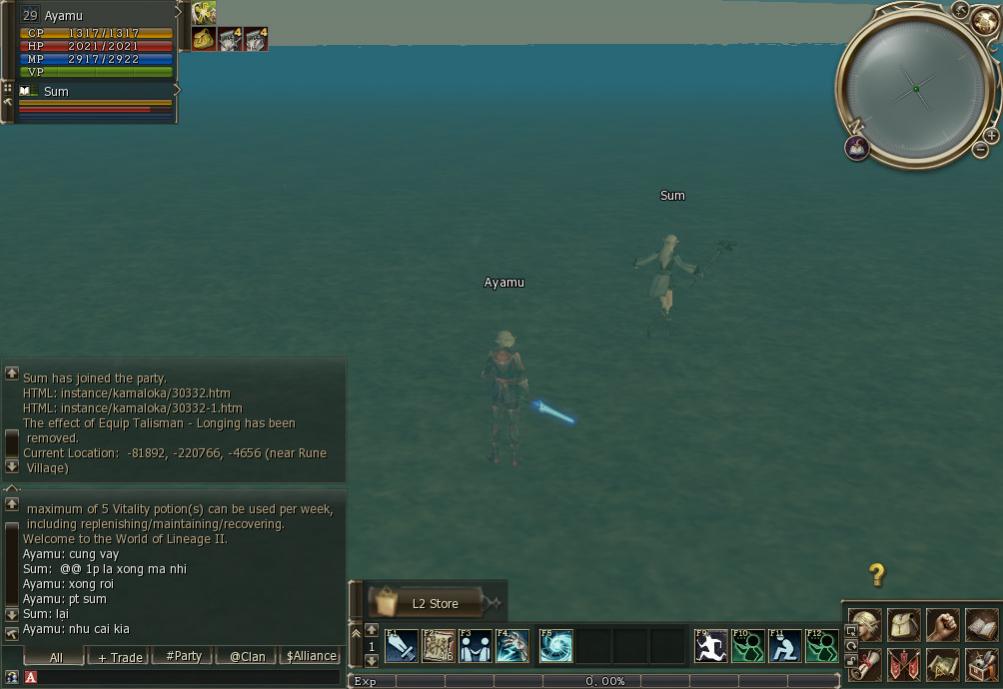Click the yellow question mark help icon

[x=876, y=574]
